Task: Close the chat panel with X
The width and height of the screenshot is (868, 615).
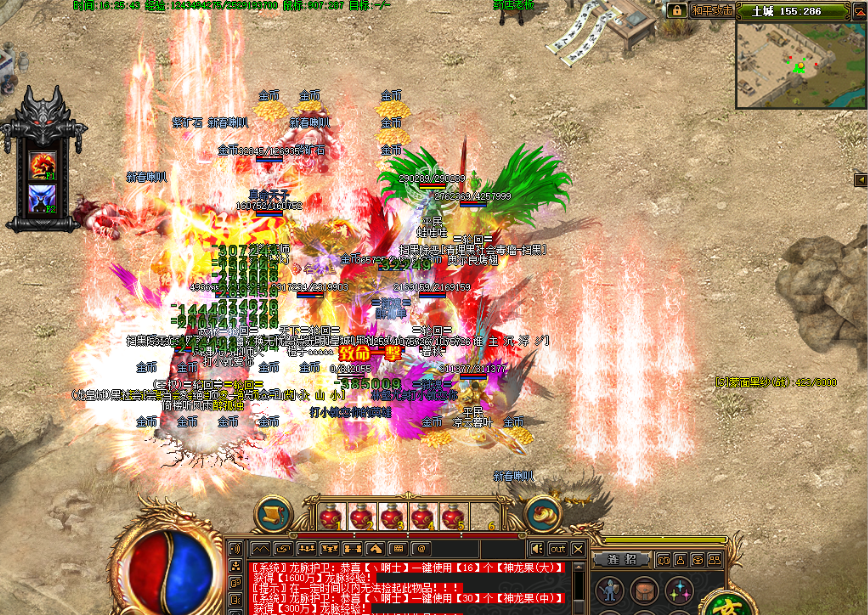Action: coord(577,549)
